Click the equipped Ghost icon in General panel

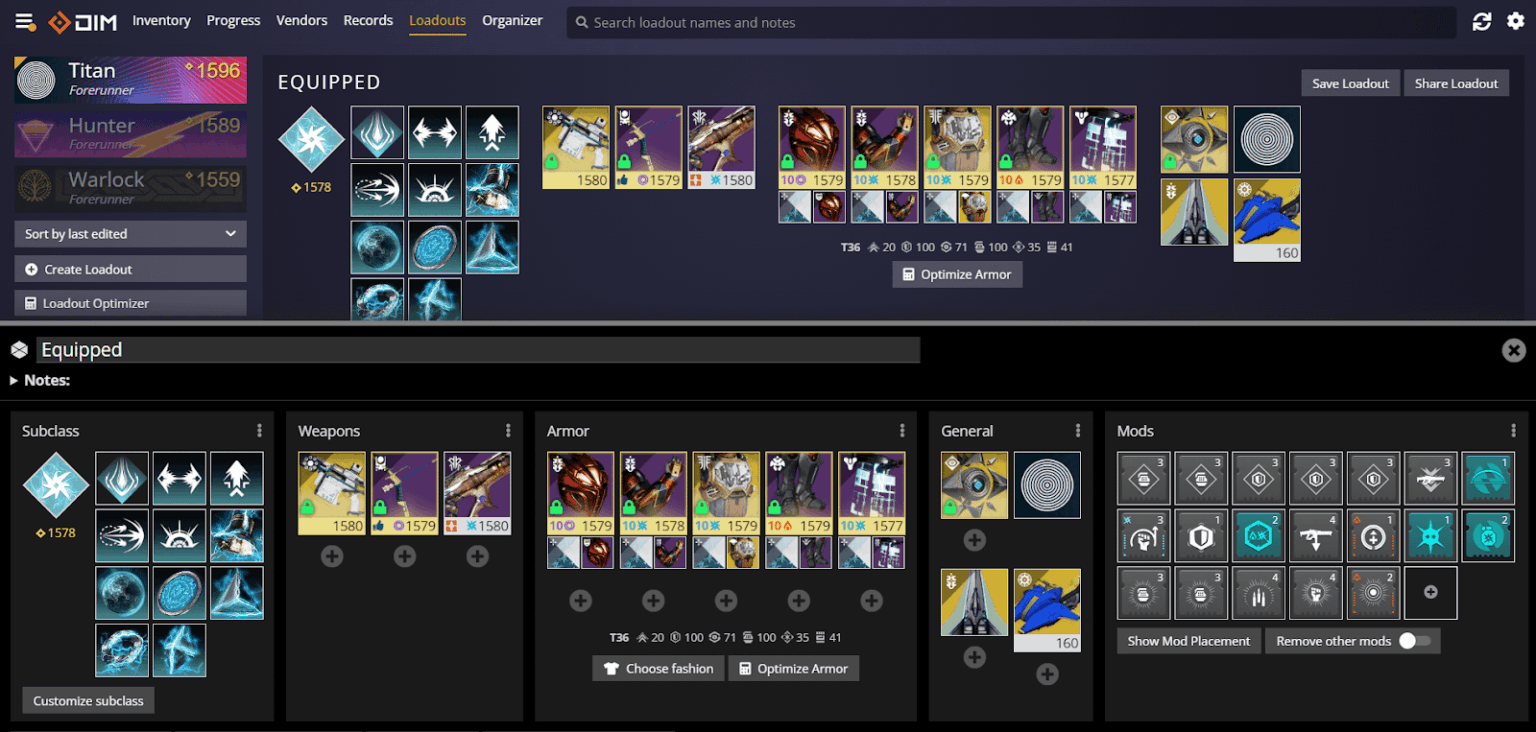pos(974,485)
